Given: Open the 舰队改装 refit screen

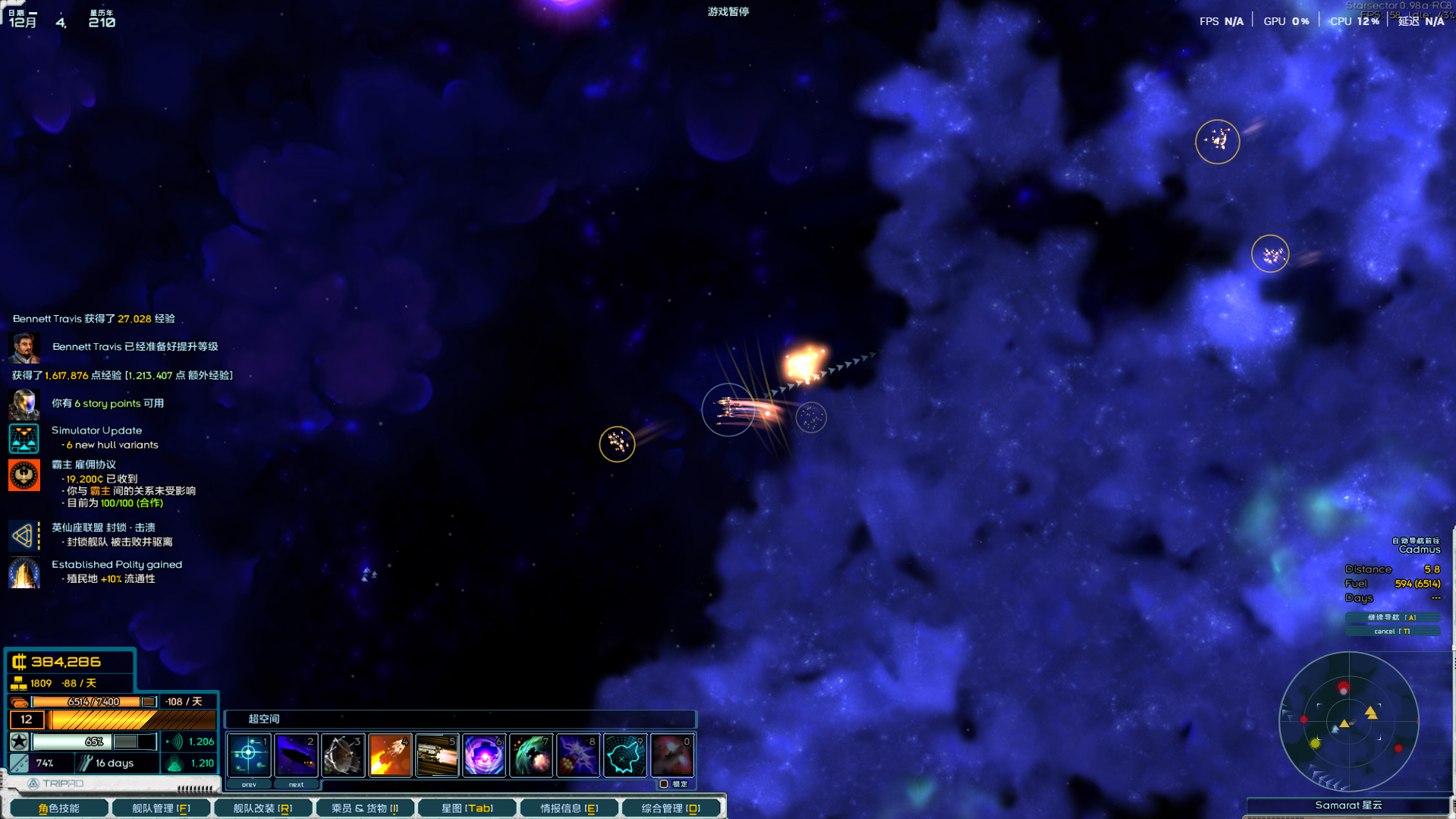Looking at the screenshot, I should pyautogui.click(x=263, y=808).
